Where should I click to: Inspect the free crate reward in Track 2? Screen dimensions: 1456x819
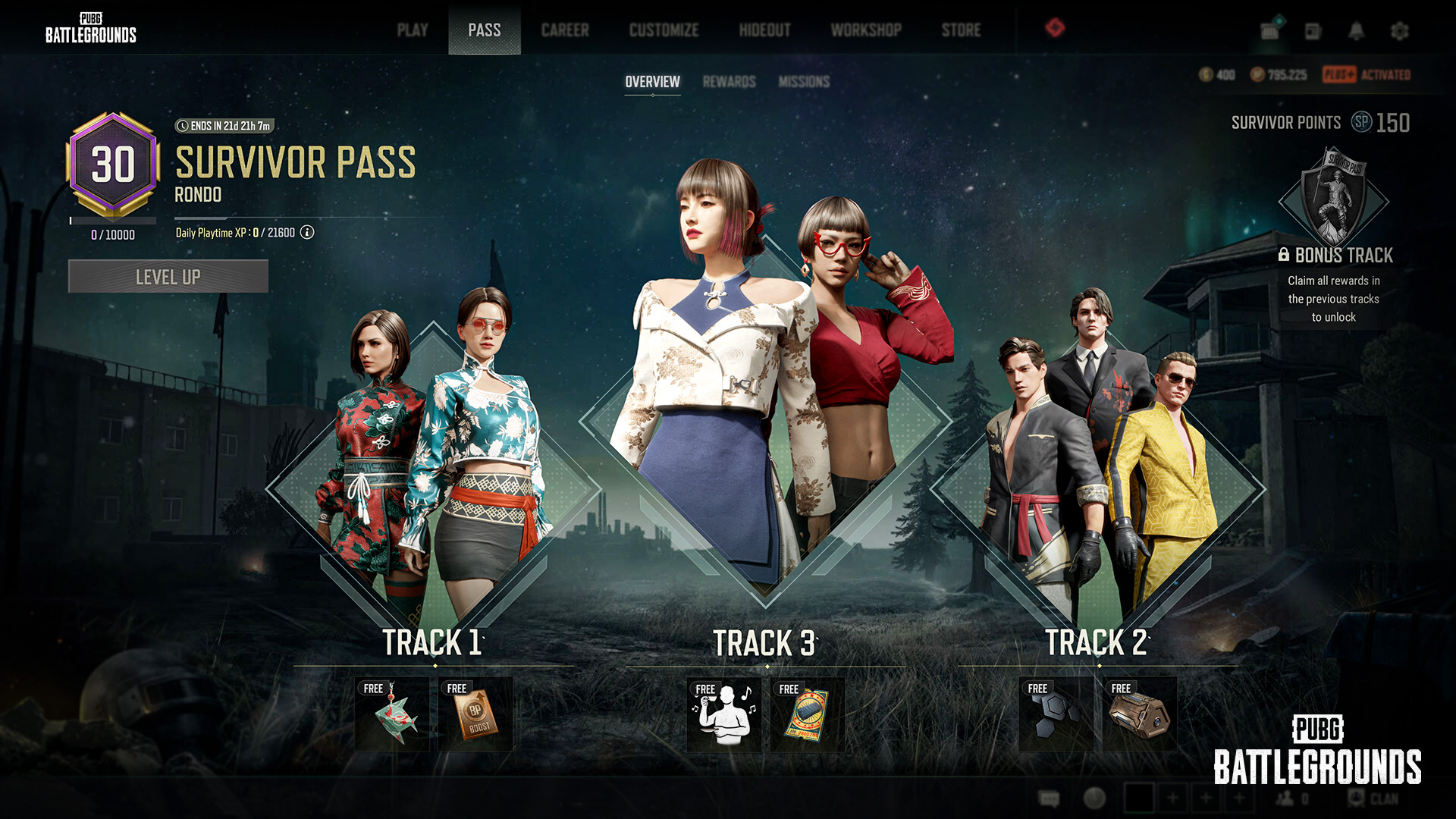click(1139, 715)
